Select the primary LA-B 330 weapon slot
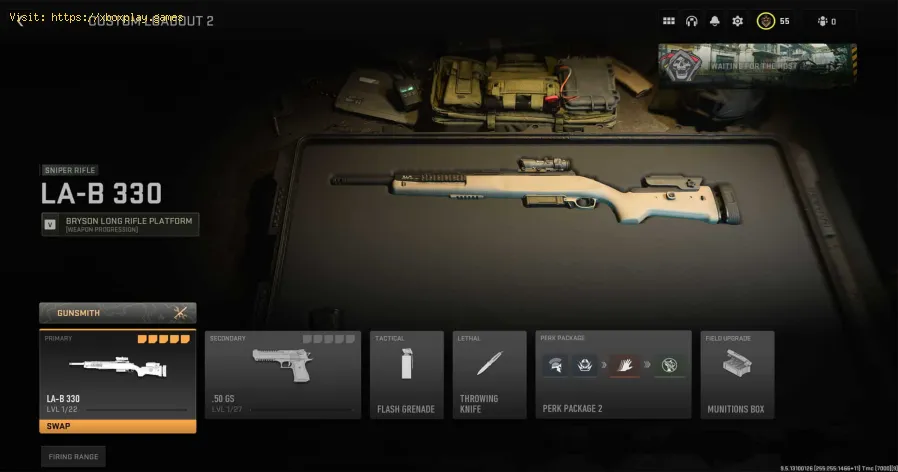 (117, 373)
